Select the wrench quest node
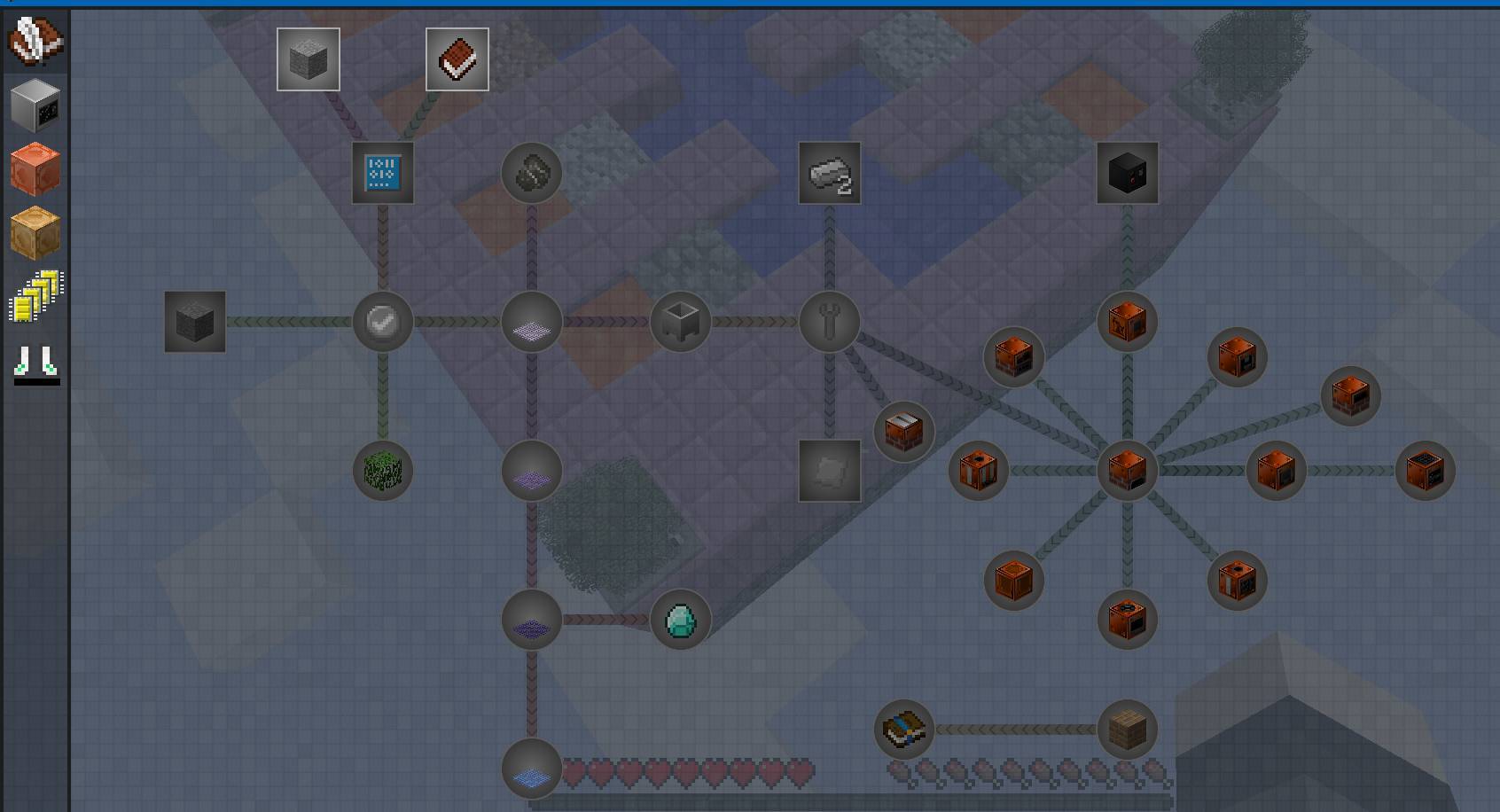Screen dimensions: 1500x812 coord(830,322)
